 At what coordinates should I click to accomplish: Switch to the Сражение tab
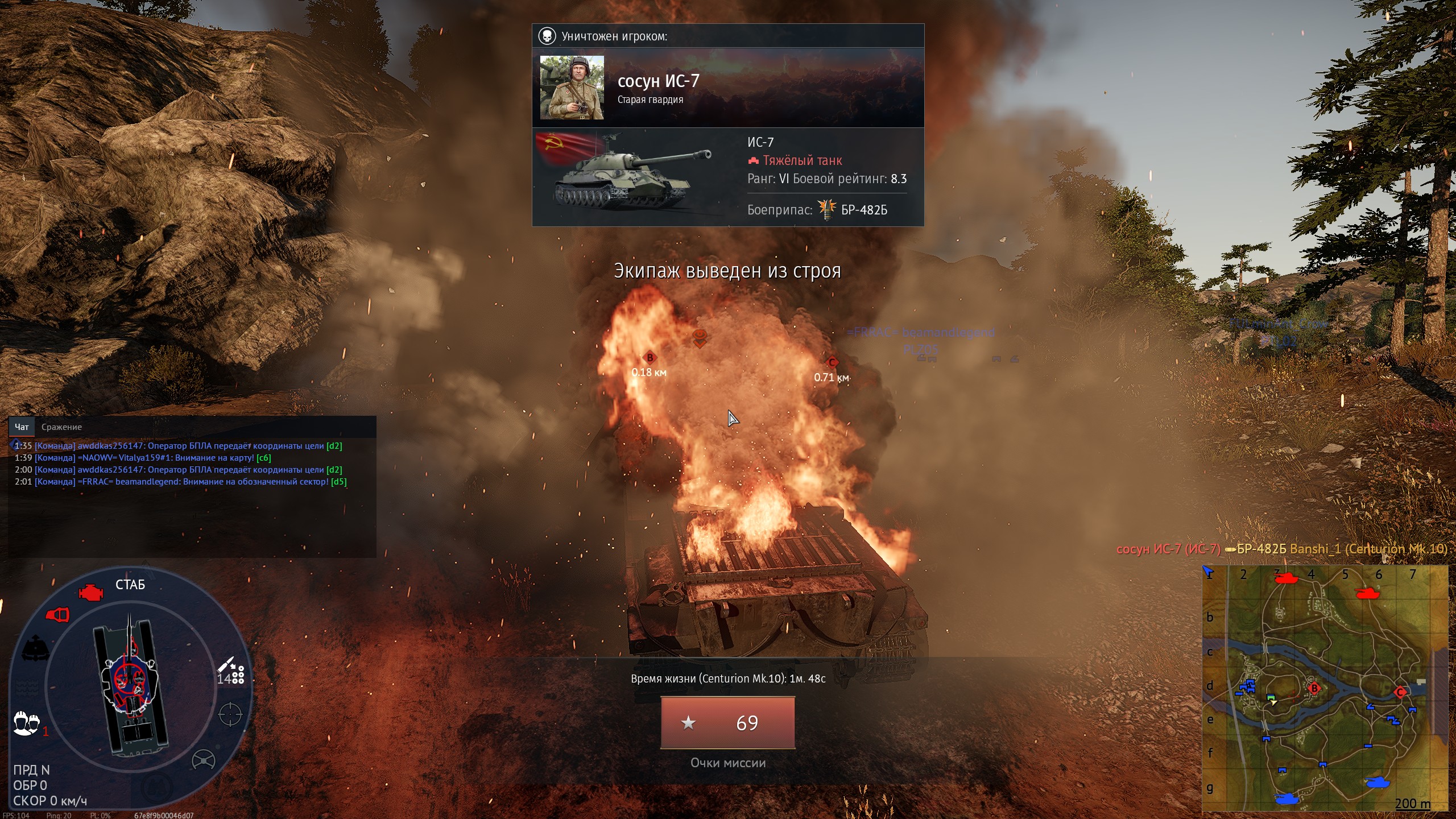tap(61, 427)
